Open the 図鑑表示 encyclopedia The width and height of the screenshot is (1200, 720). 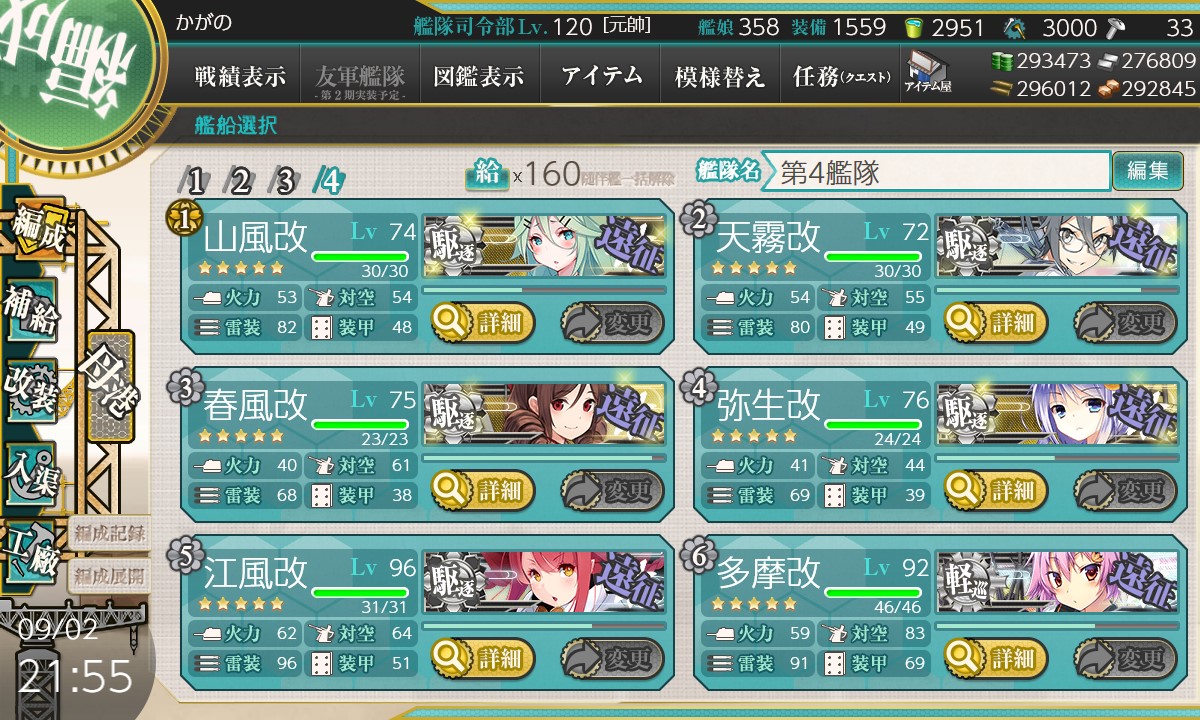[x=479, y=77]
